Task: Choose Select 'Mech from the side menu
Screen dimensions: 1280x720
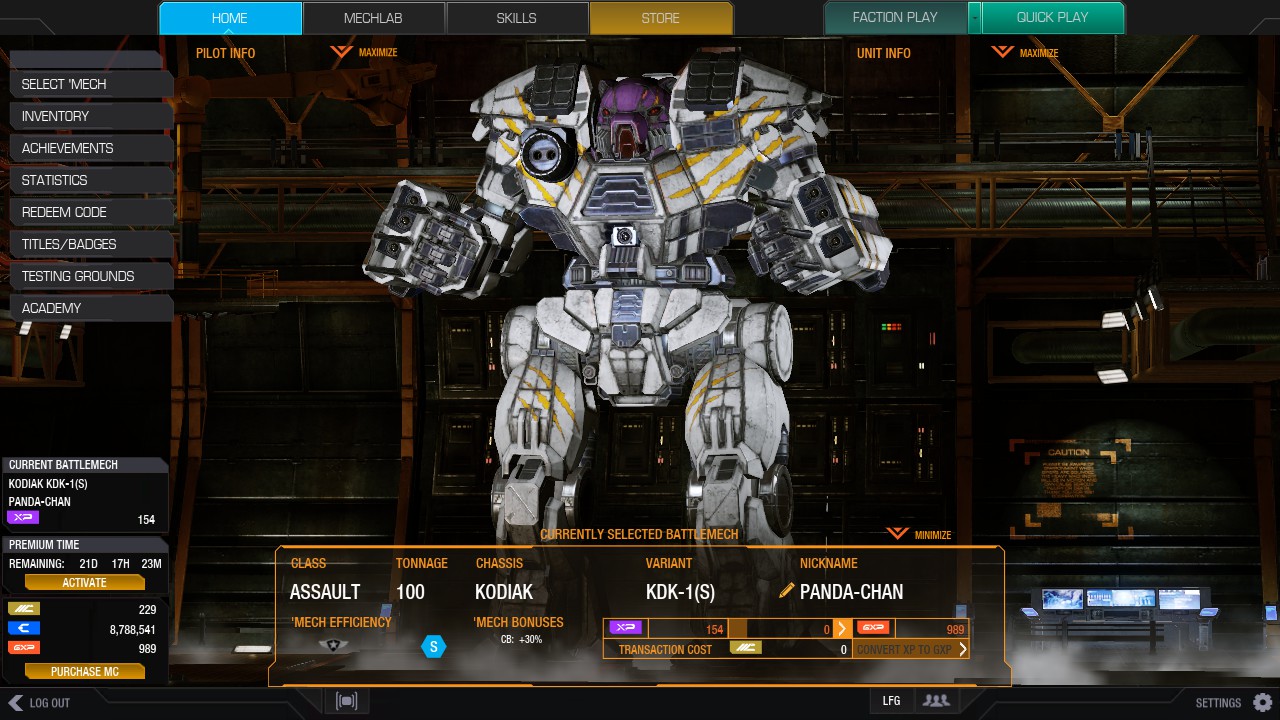Action: (90, 84)
